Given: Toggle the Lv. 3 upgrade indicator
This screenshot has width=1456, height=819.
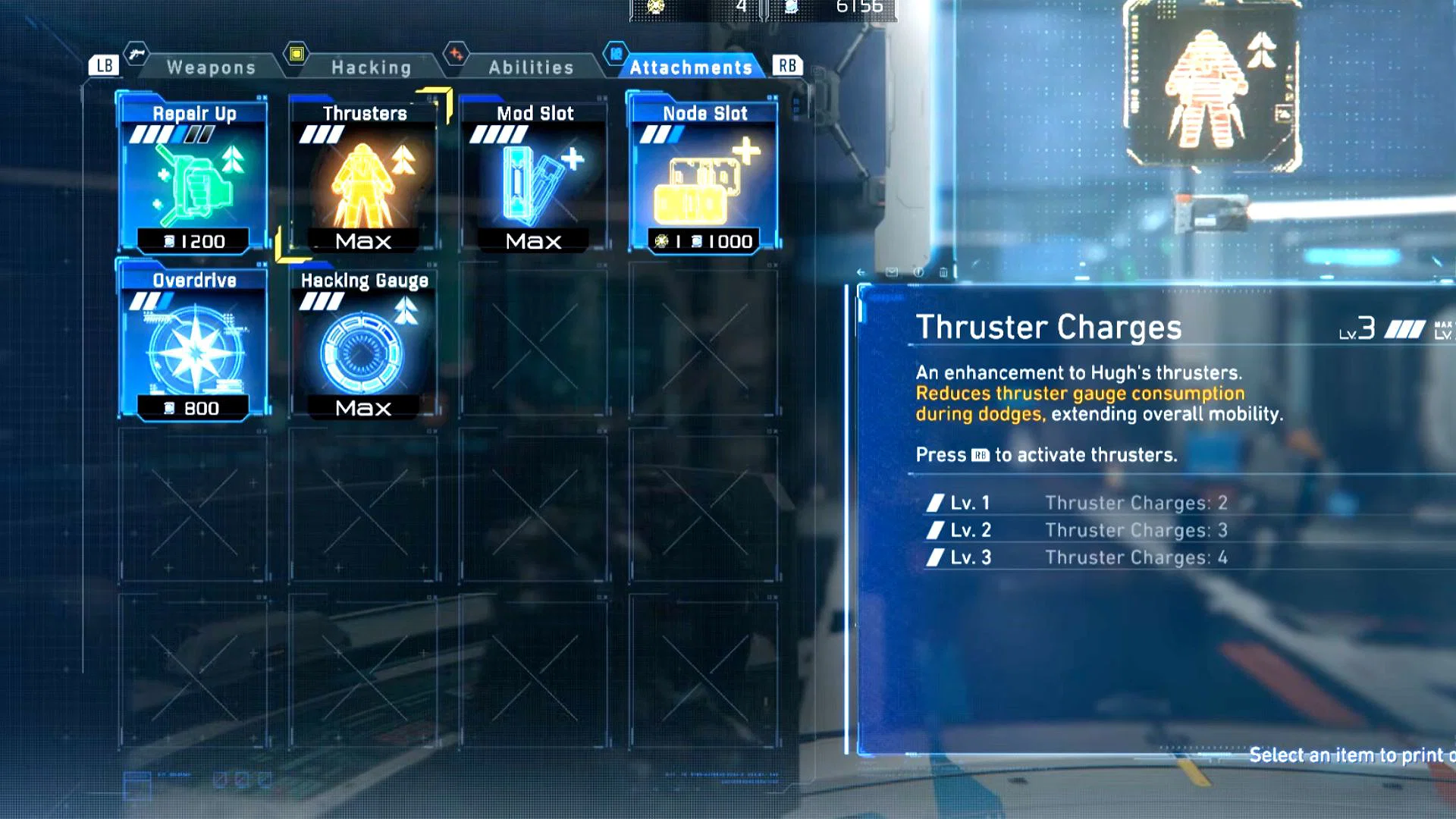Looking at the screenshot, I should 937,557.
